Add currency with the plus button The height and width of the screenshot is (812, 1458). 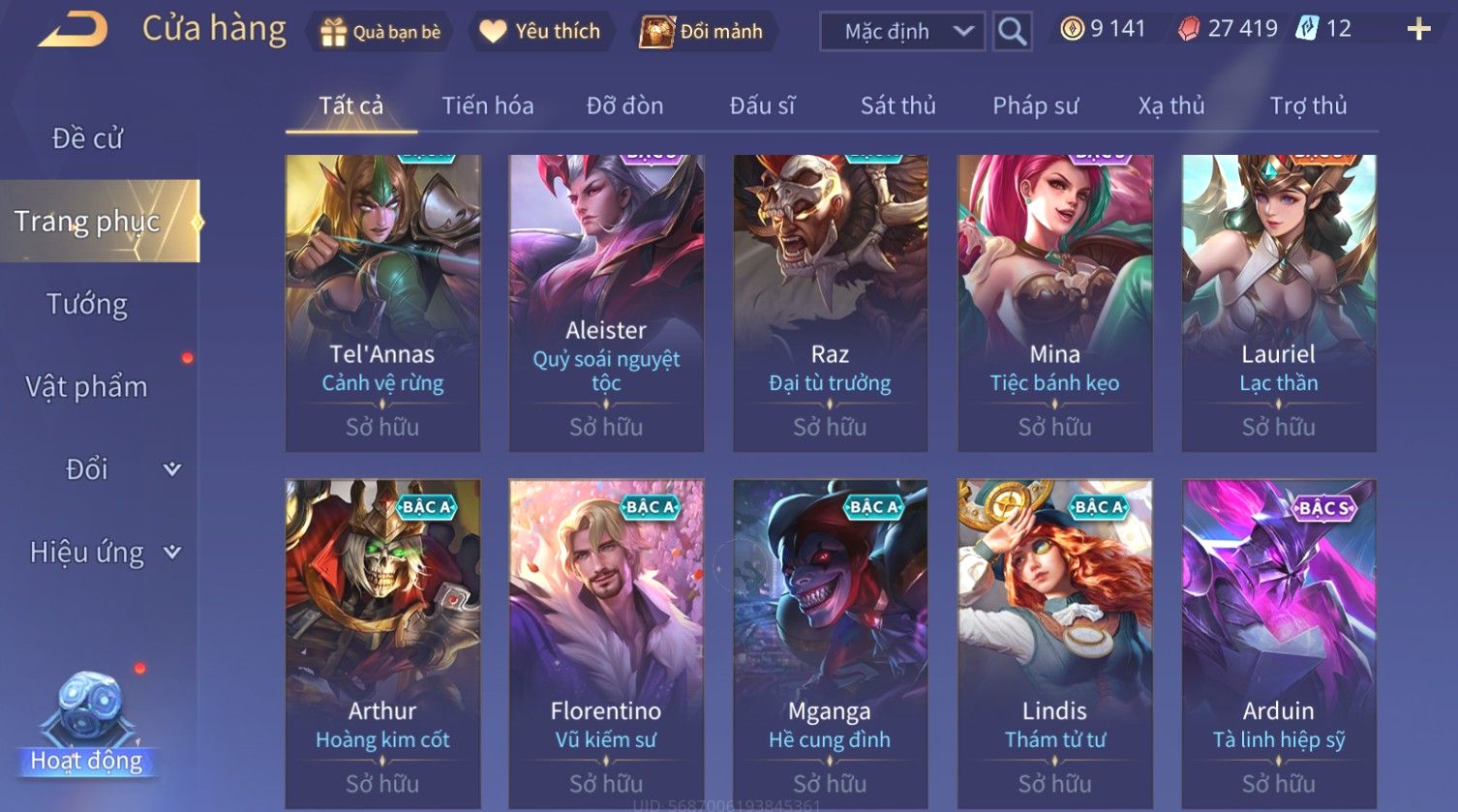point(1418,30)
